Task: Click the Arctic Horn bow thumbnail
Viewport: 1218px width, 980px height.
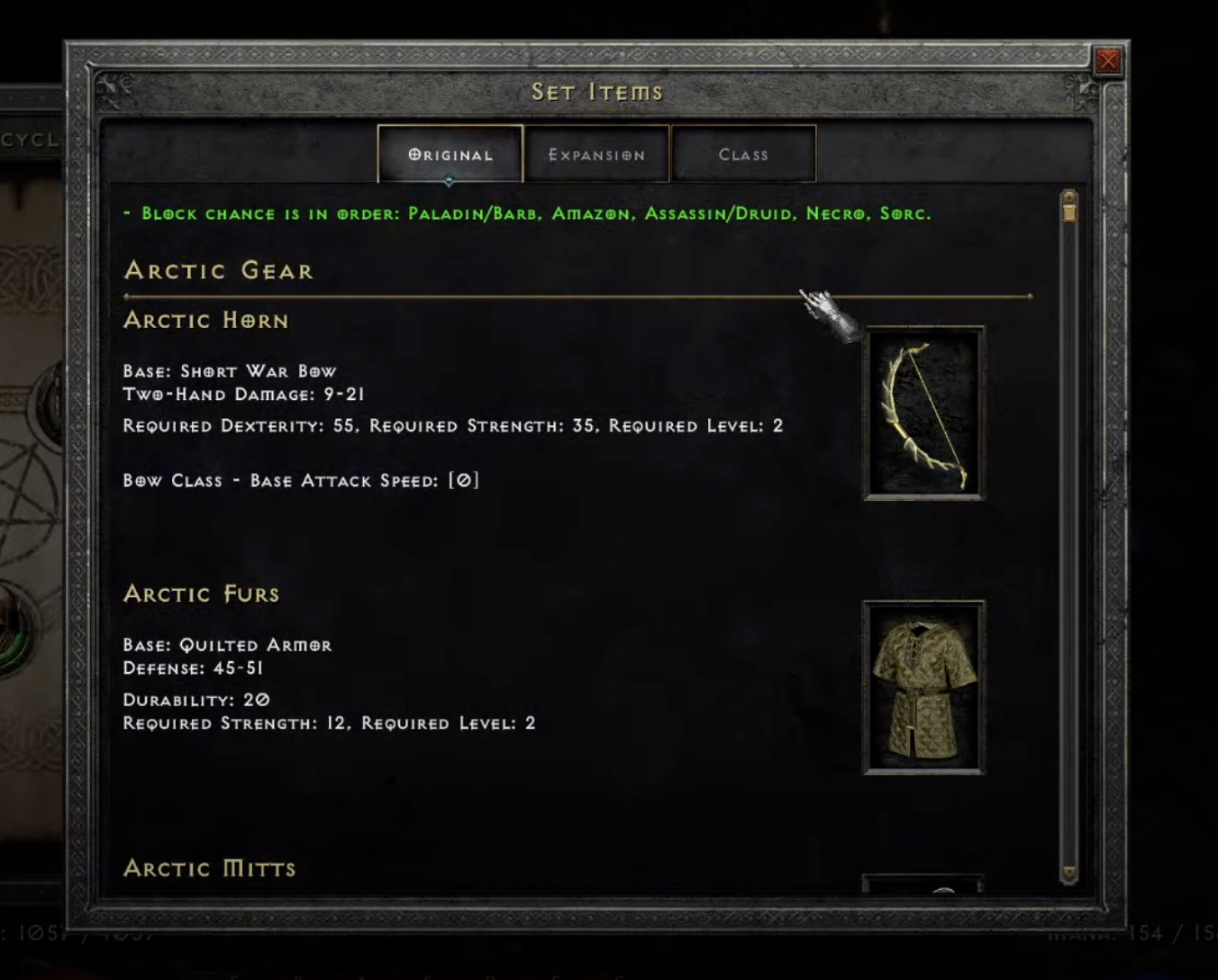Action: [923, 413]
